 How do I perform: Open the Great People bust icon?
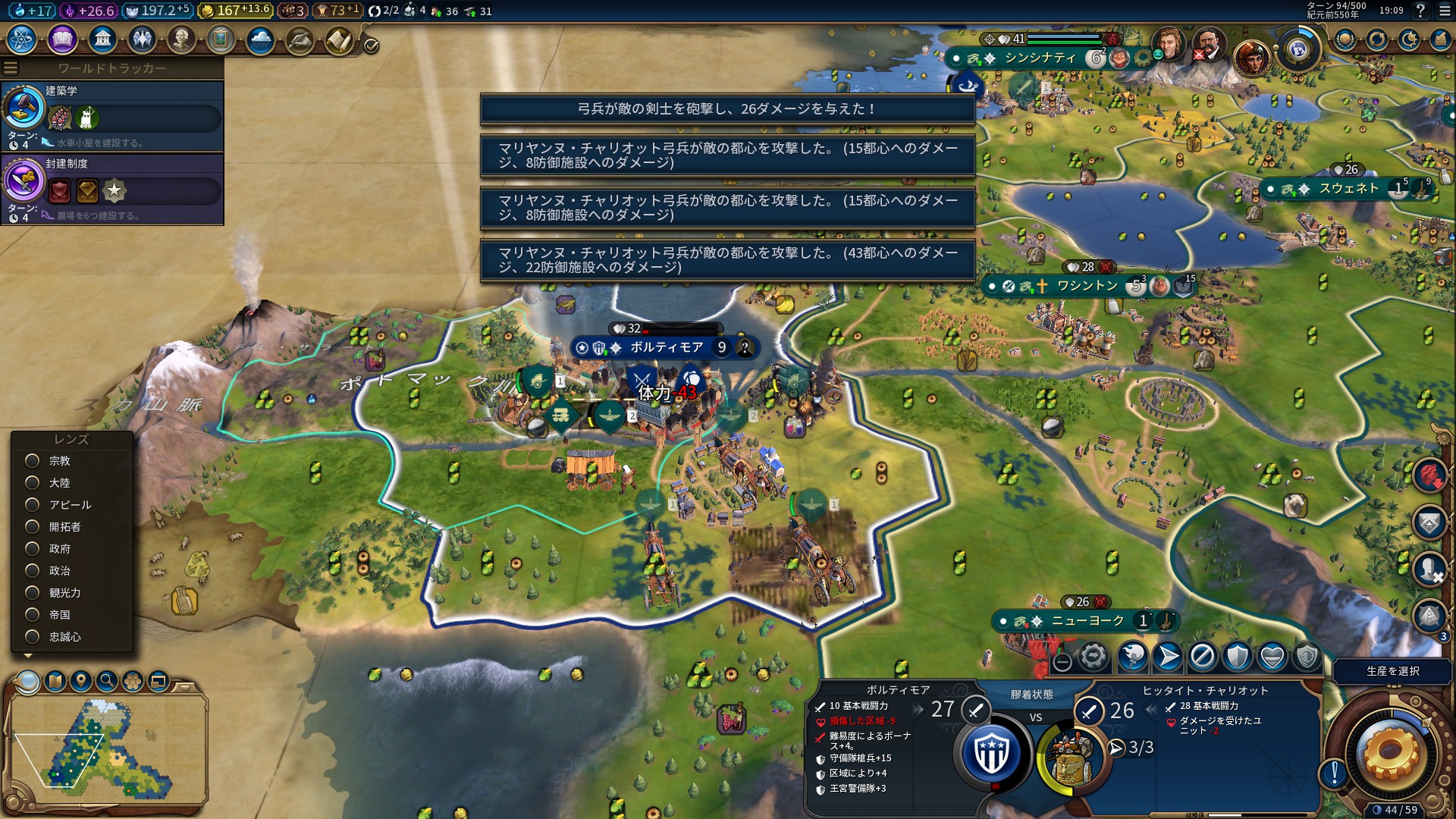181,39
